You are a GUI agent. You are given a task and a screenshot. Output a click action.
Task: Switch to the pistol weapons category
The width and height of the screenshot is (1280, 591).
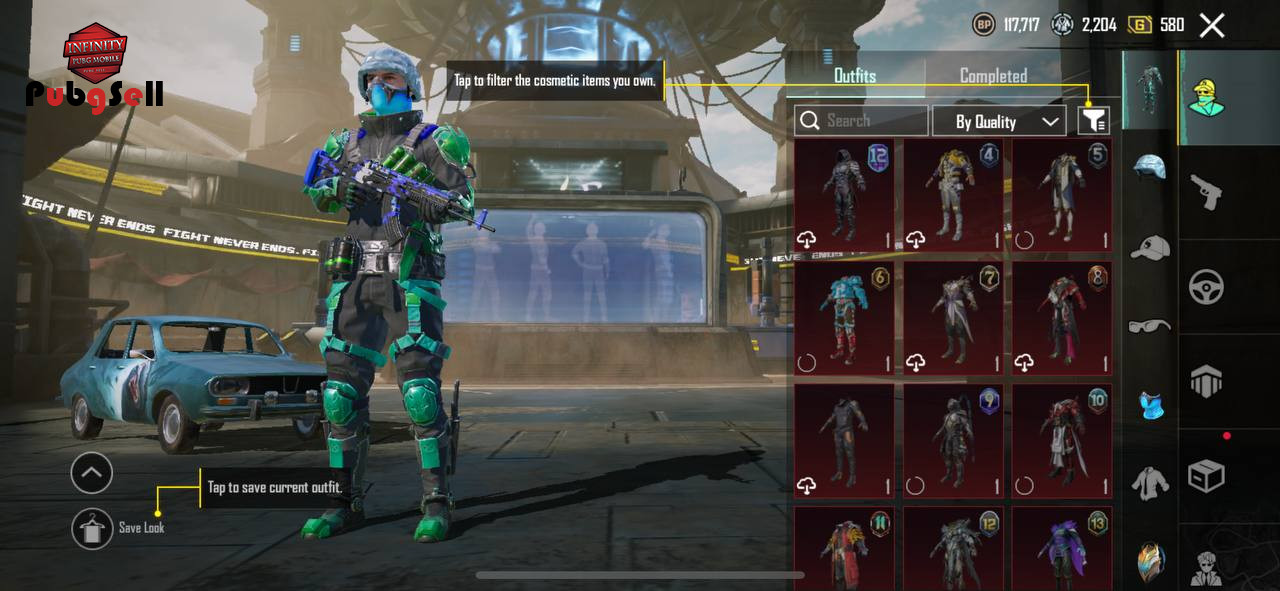tap(1206, 192)
